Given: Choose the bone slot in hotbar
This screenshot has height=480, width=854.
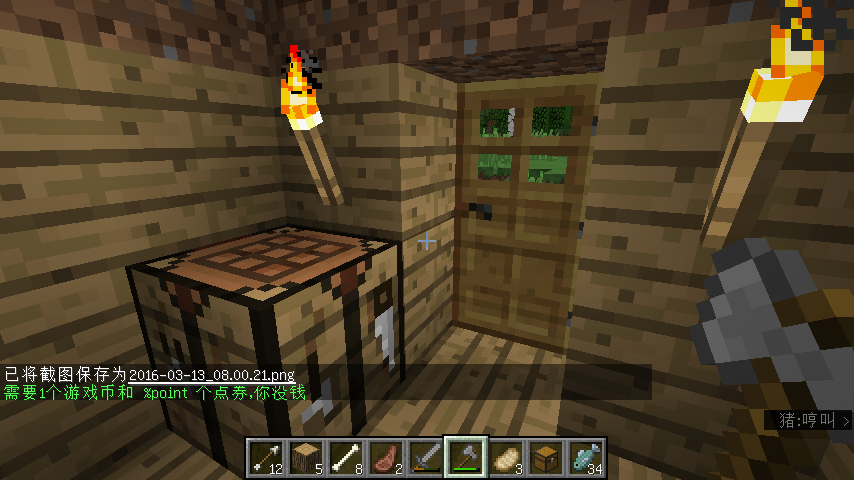Looking at the screenshot, I should click(x=346, y=457).
